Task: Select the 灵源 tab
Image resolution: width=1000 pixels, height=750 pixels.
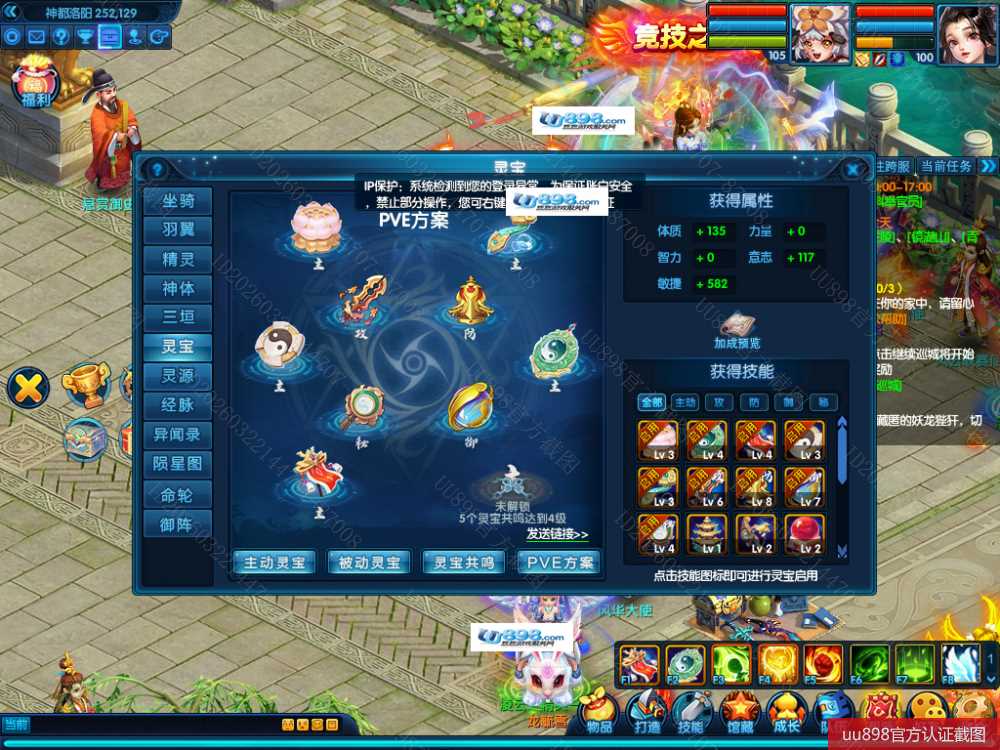Action: [x=178, y=376]
